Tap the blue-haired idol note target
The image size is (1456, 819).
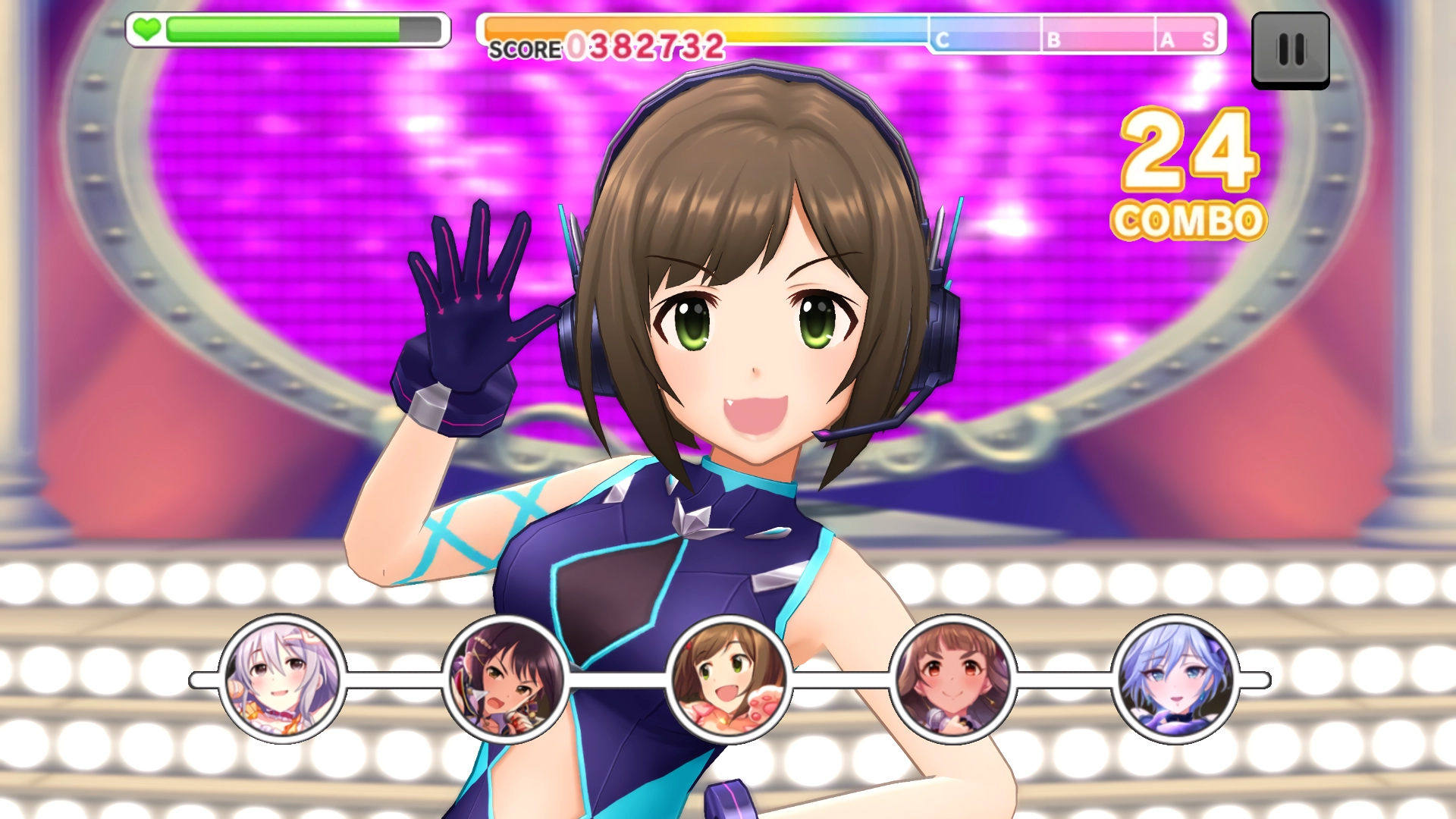coord(1175,679)
